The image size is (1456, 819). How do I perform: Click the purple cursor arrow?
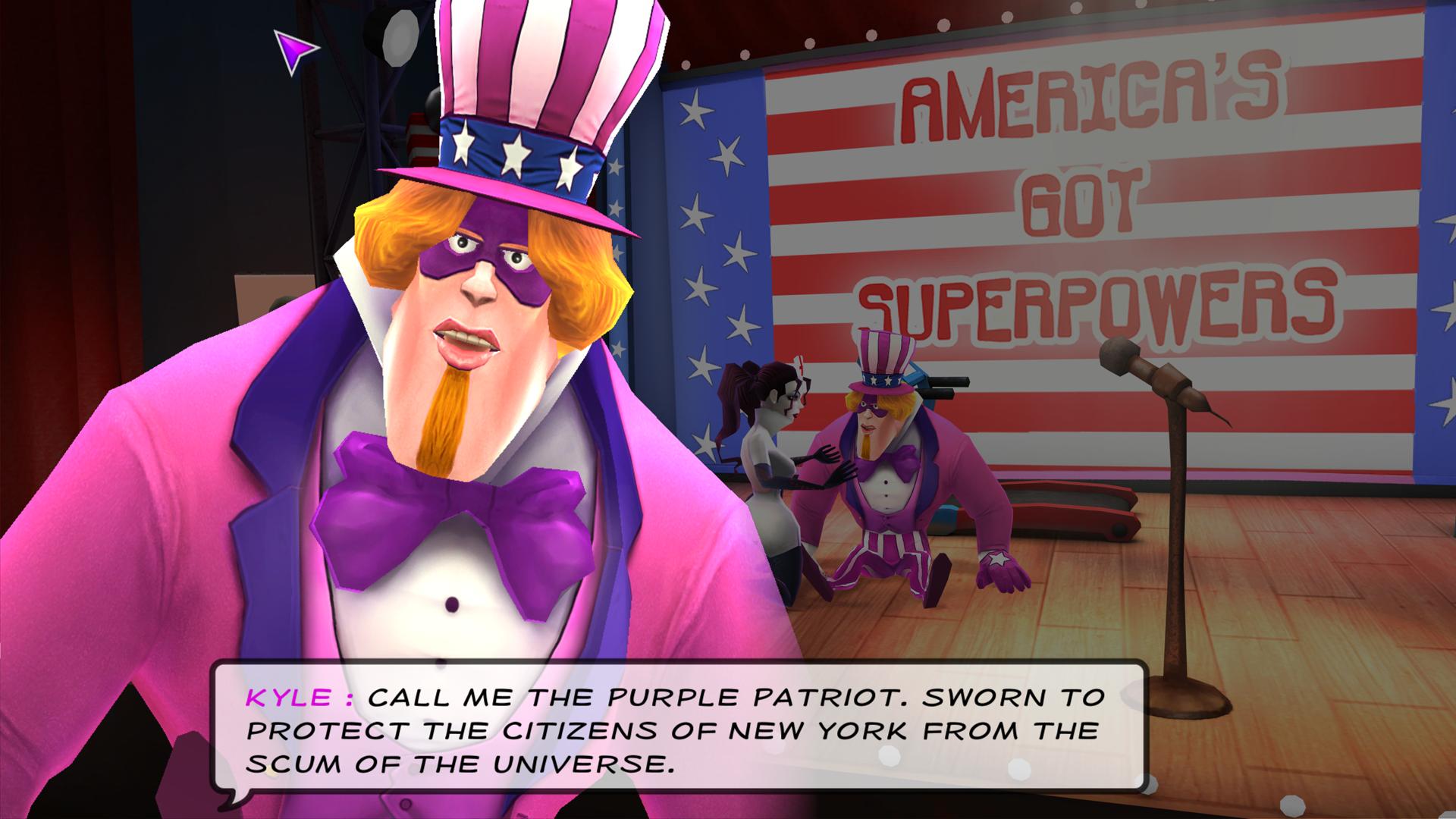(x=296, y=53)
